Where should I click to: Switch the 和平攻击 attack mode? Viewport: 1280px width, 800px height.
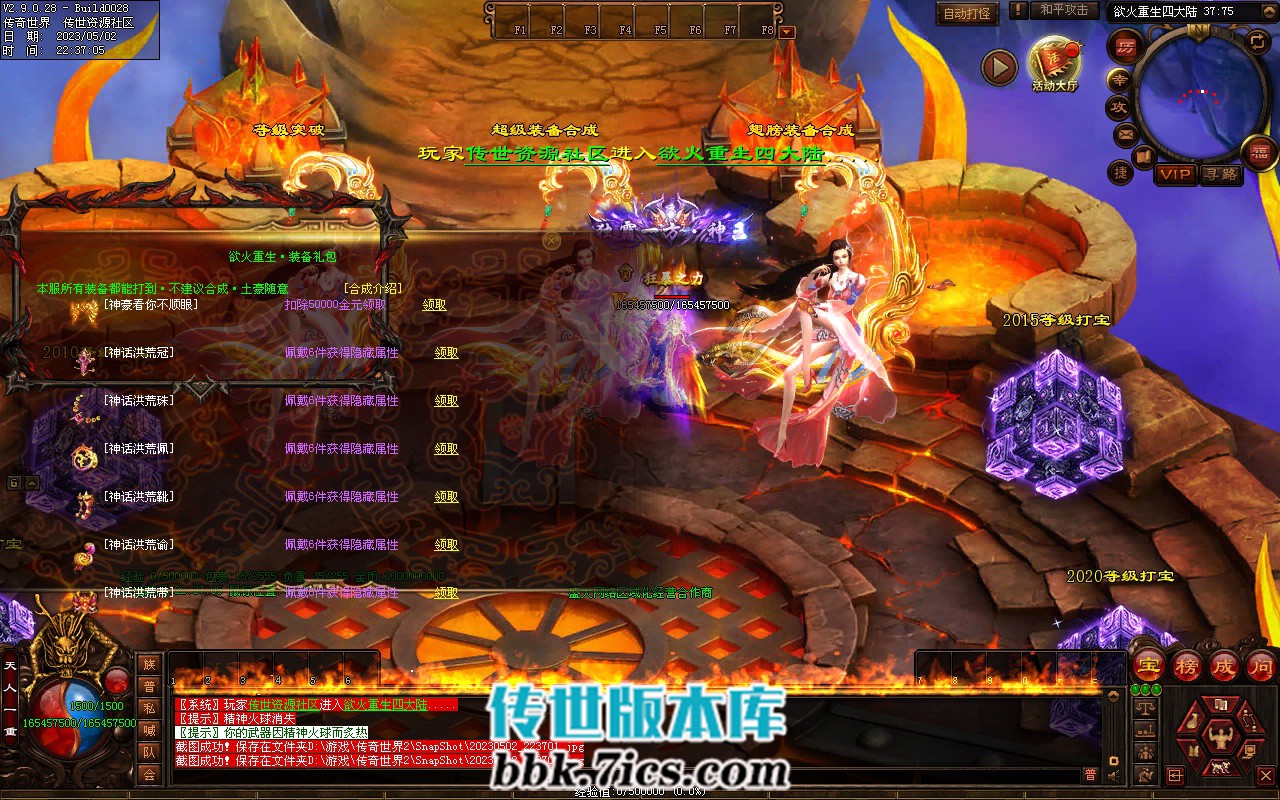click(1063, 10)
